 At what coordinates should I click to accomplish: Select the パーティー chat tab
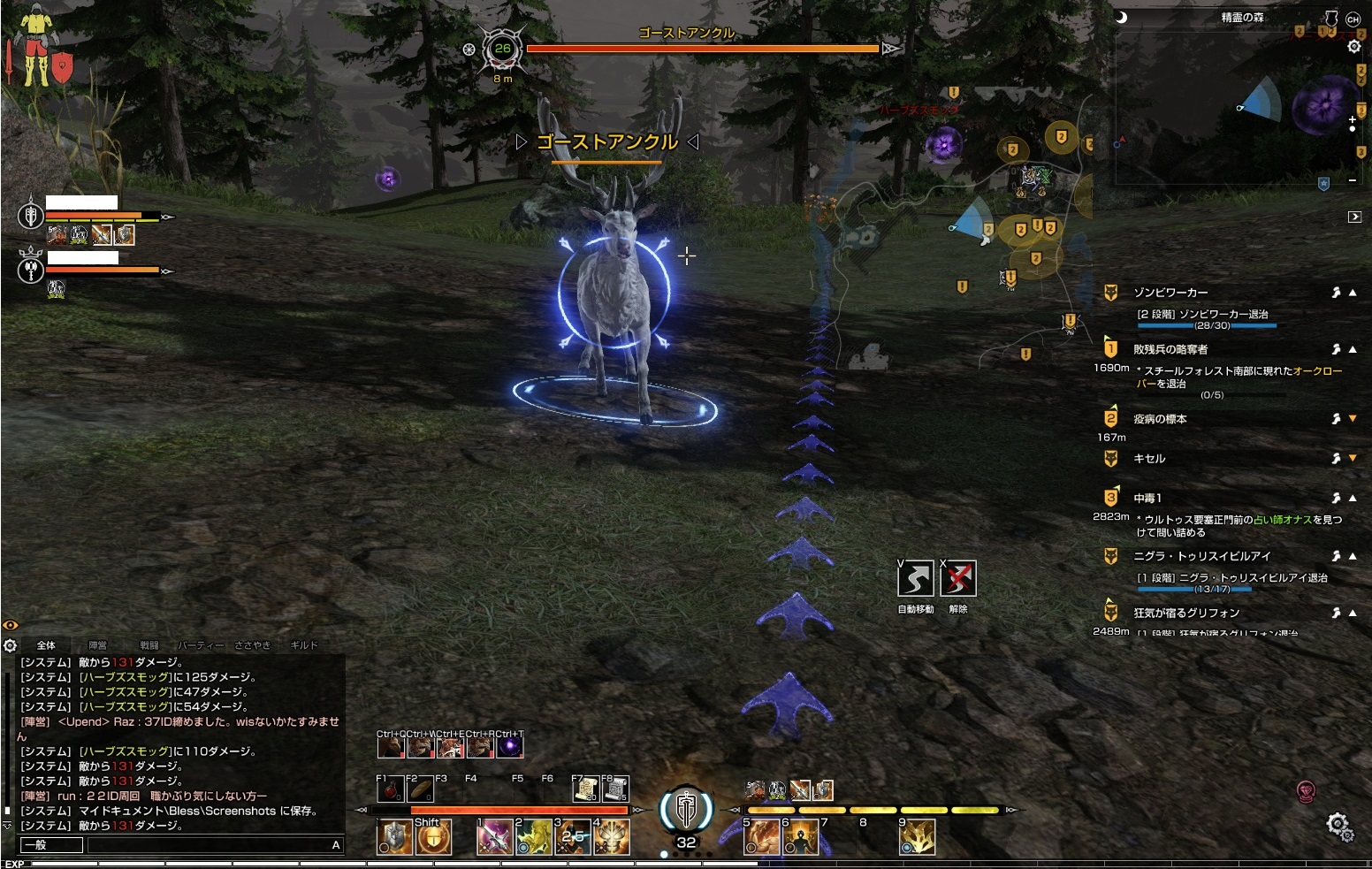click(x=201, y=645)
